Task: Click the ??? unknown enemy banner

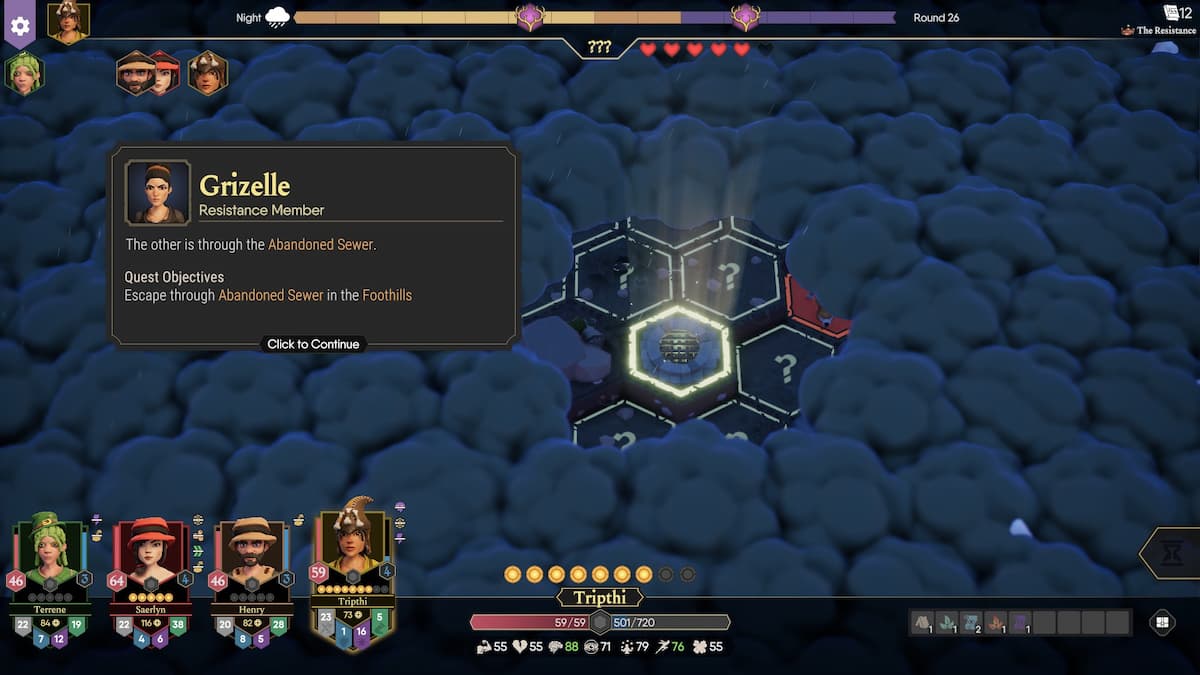Action: pos(599,47)
